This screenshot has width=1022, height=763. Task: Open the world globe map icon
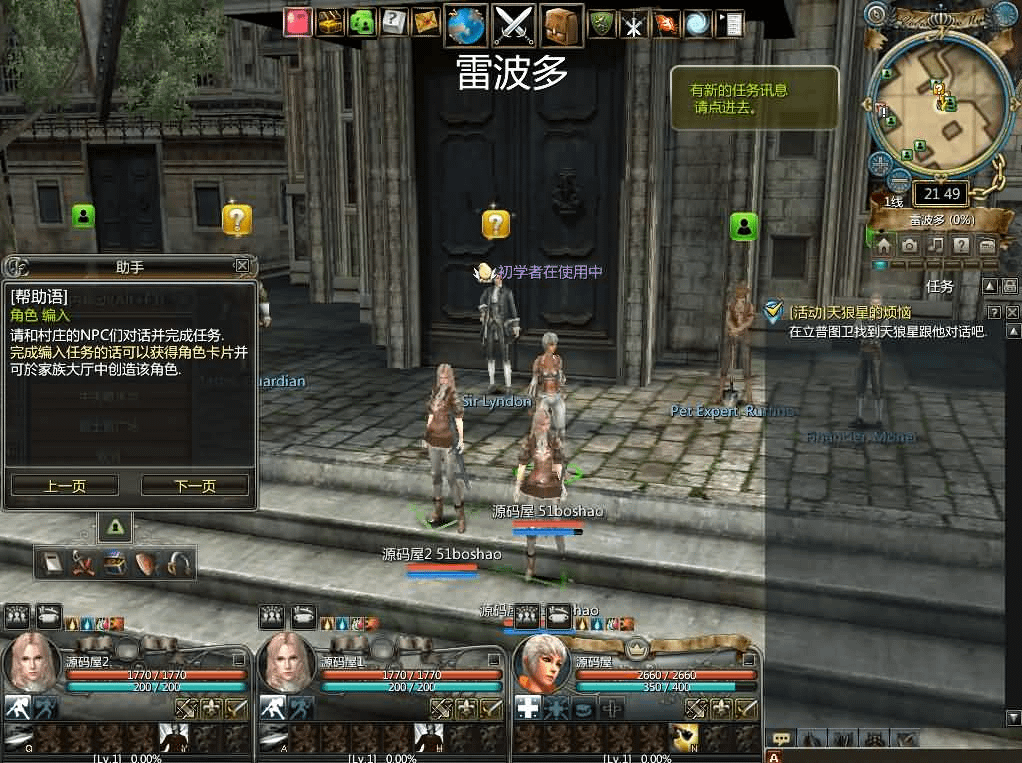466,24
